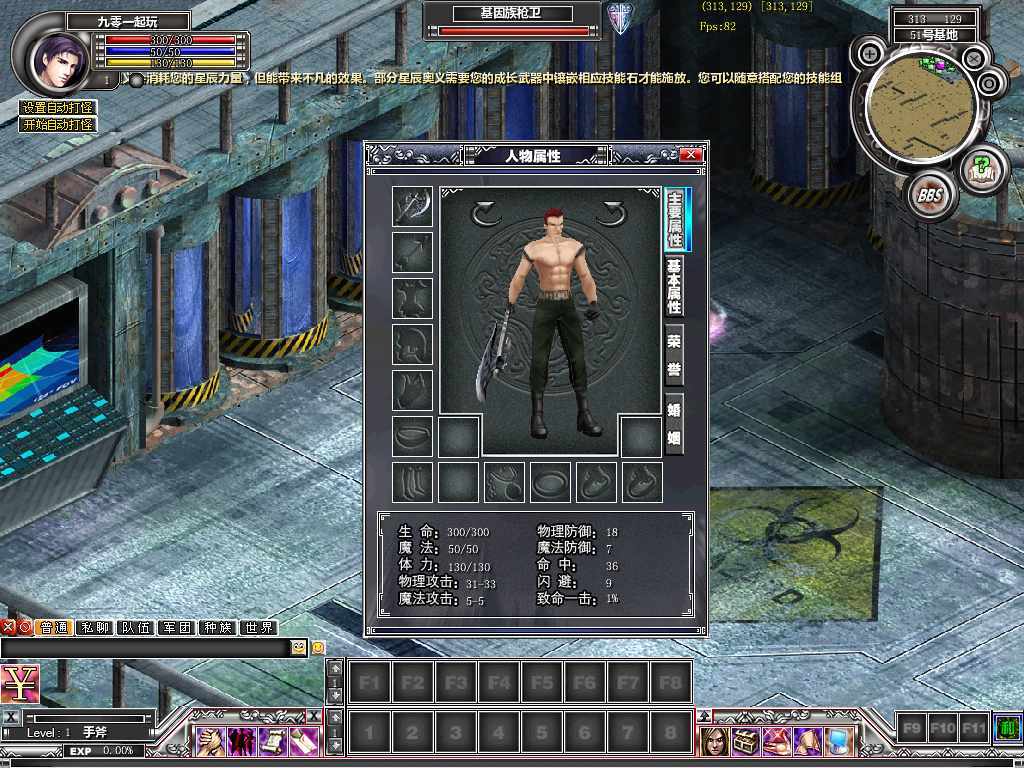The width and height of the screenshot is (1024, 768).
Task: Switch to the 婚姻 marriage tab
Action: [675, 424]
